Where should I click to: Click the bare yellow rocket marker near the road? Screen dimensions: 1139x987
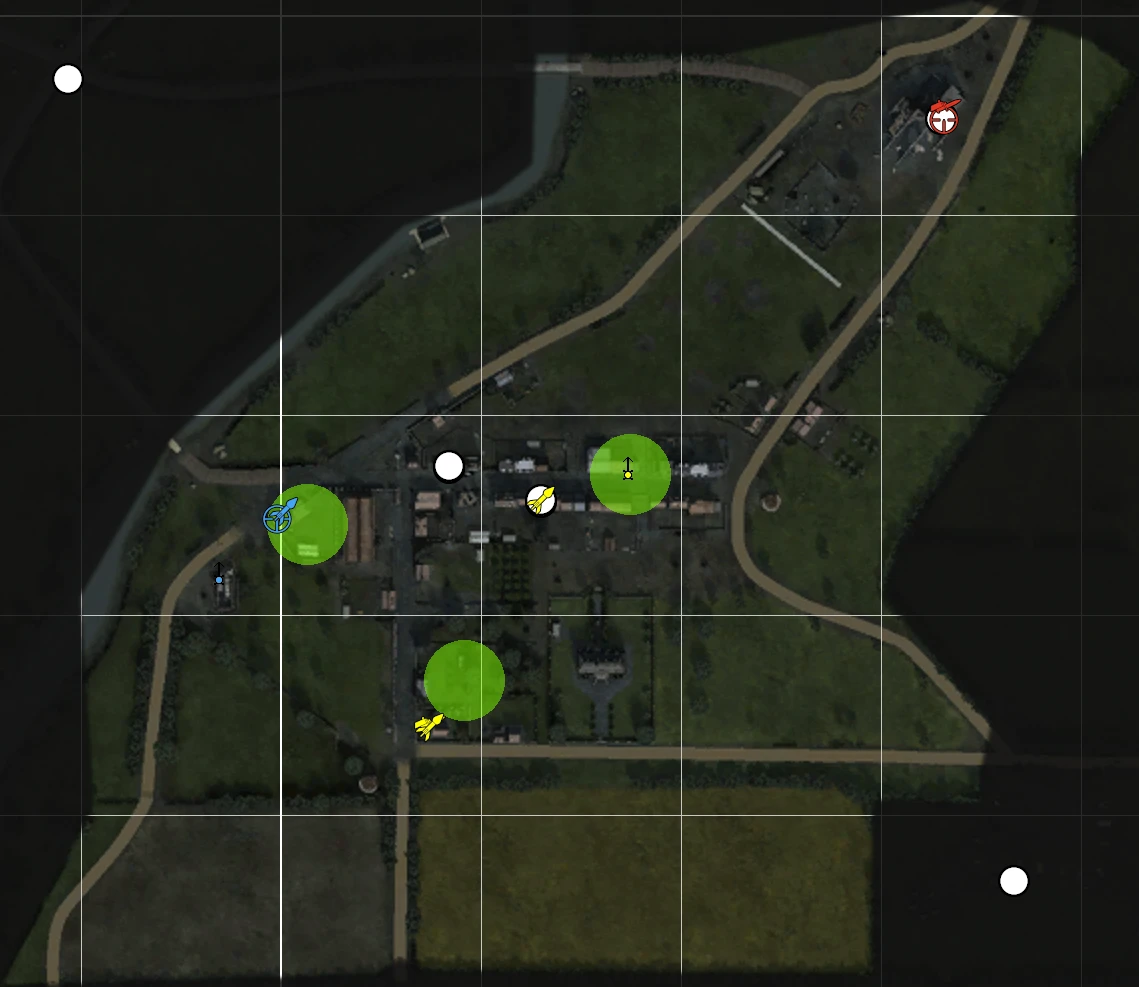click(x=429, y=726)
